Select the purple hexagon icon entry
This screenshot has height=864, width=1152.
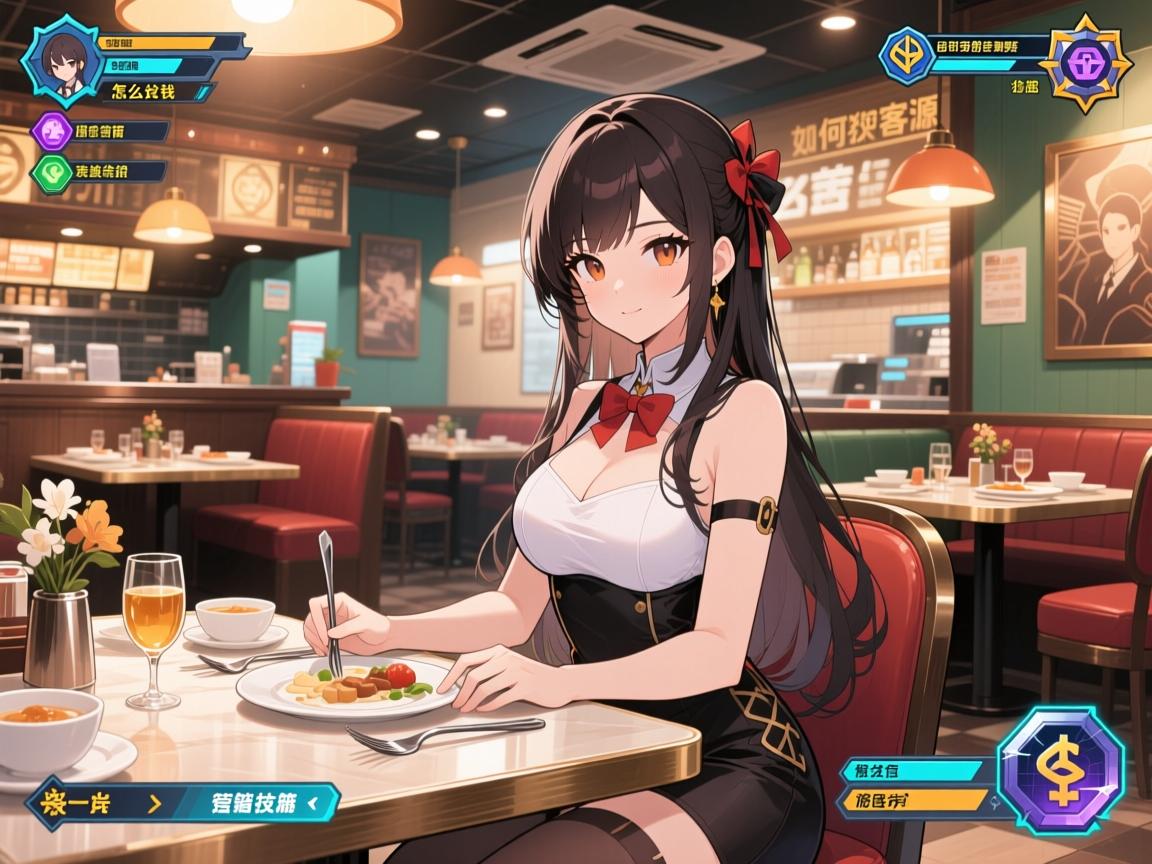pyautogui.click(x=49, y=131)
